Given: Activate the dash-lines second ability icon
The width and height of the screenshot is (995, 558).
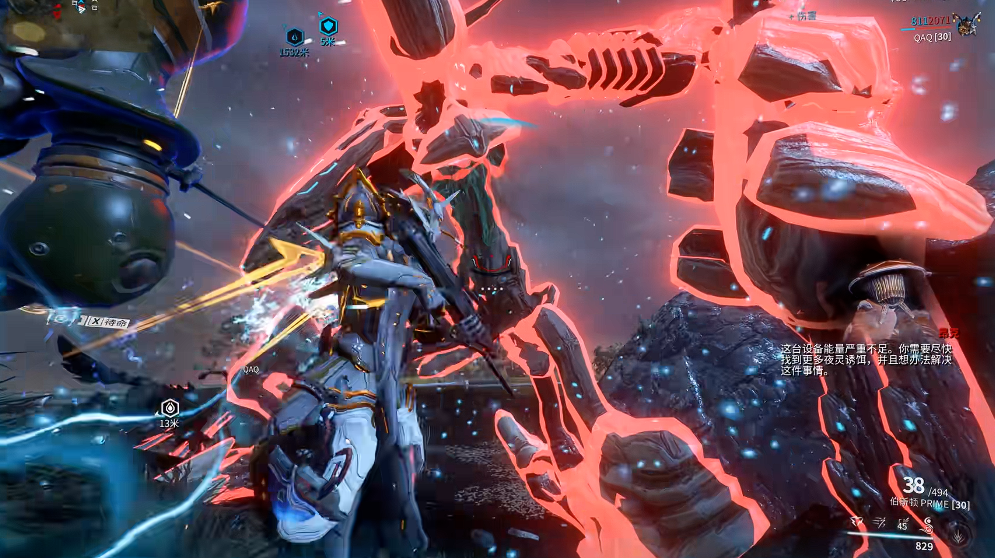Looking at the screenshot, I should [877, 521].
